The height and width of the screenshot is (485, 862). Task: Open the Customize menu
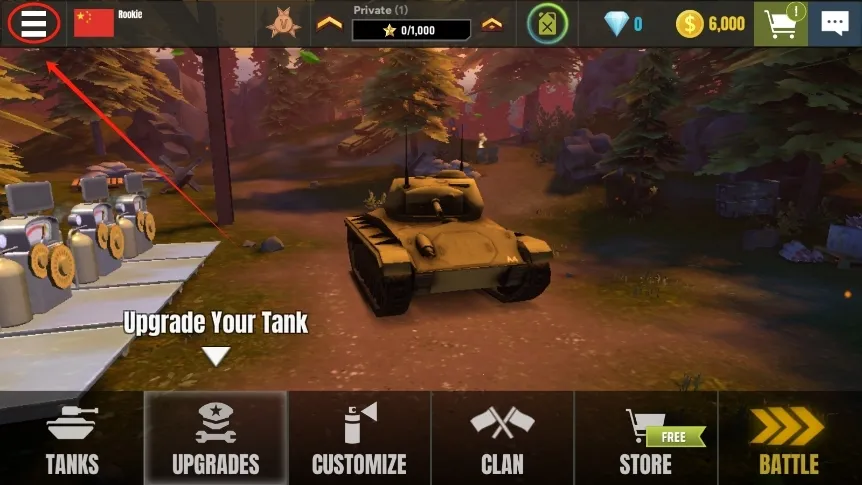tap(359, 438)
